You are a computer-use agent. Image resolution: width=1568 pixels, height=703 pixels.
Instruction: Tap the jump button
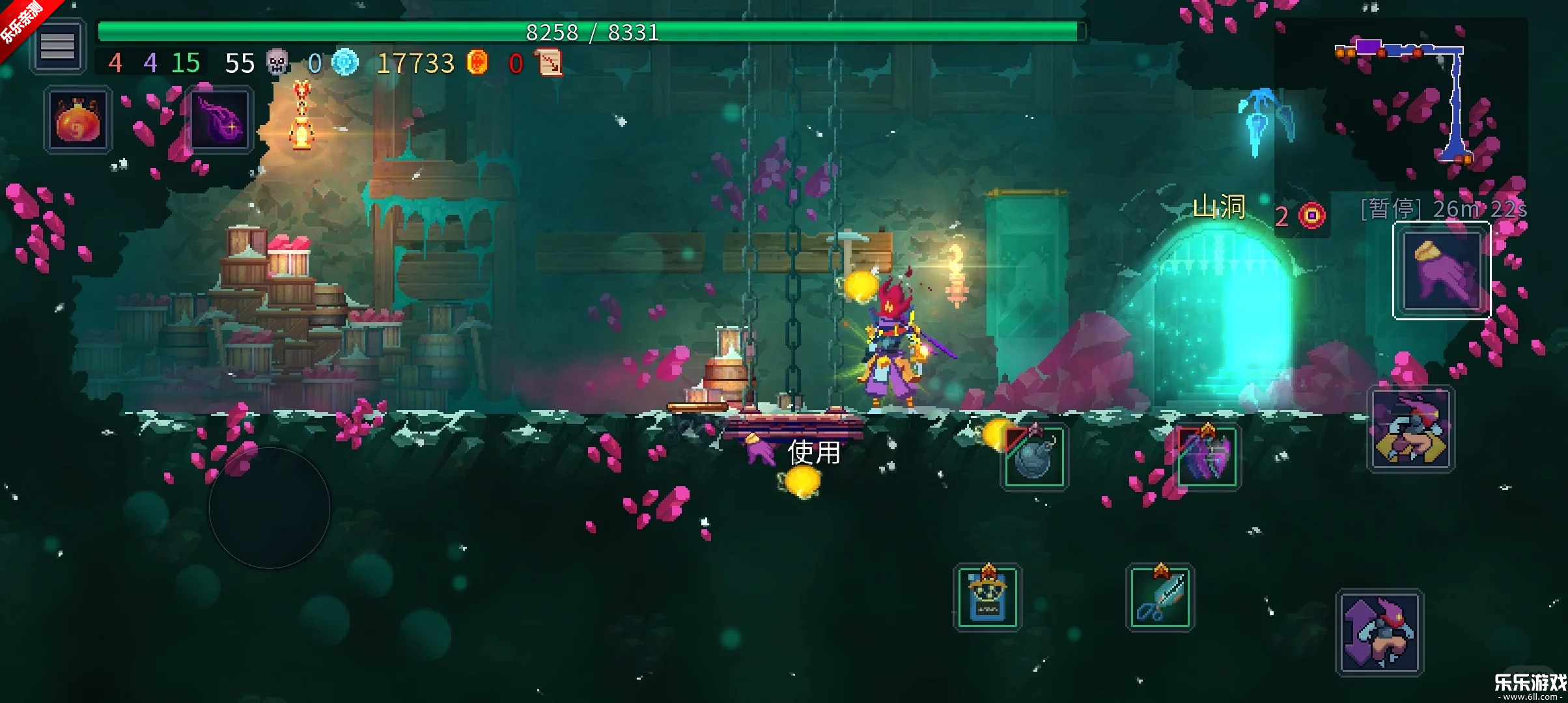tap(1379, 633)
